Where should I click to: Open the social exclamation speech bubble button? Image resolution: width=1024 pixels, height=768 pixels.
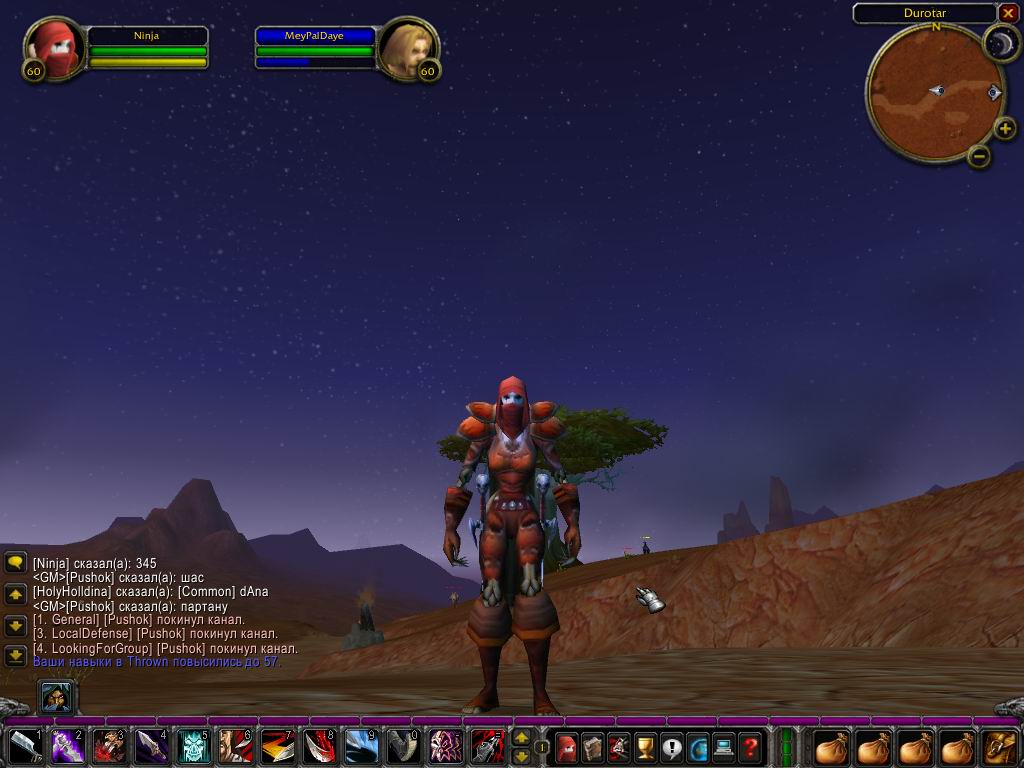pos(671,746)
